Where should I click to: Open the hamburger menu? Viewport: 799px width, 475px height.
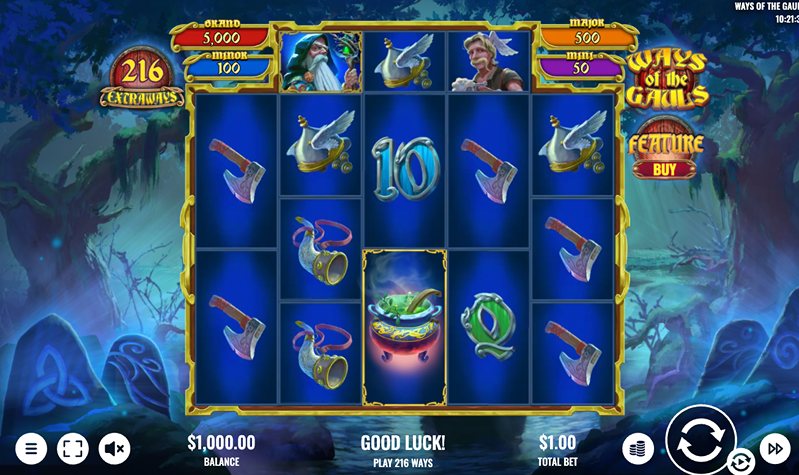tap(31, 448)
